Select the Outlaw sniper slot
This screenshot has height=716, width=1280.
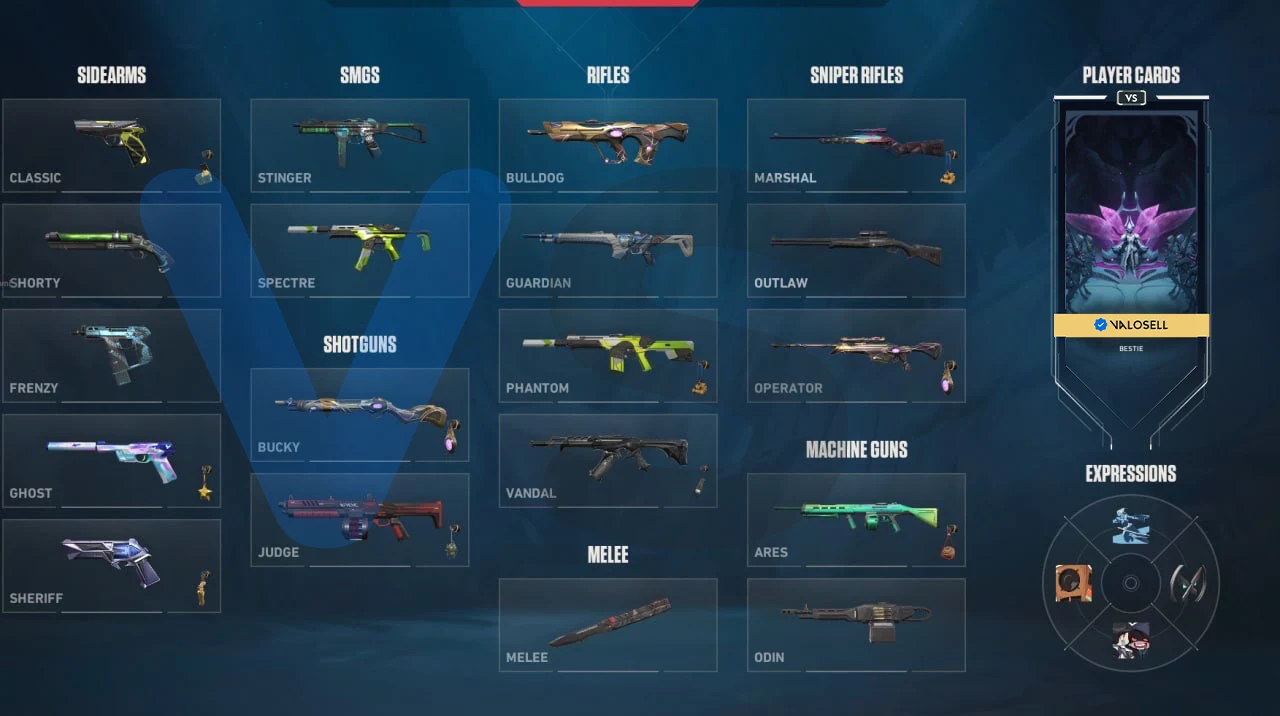856,250
